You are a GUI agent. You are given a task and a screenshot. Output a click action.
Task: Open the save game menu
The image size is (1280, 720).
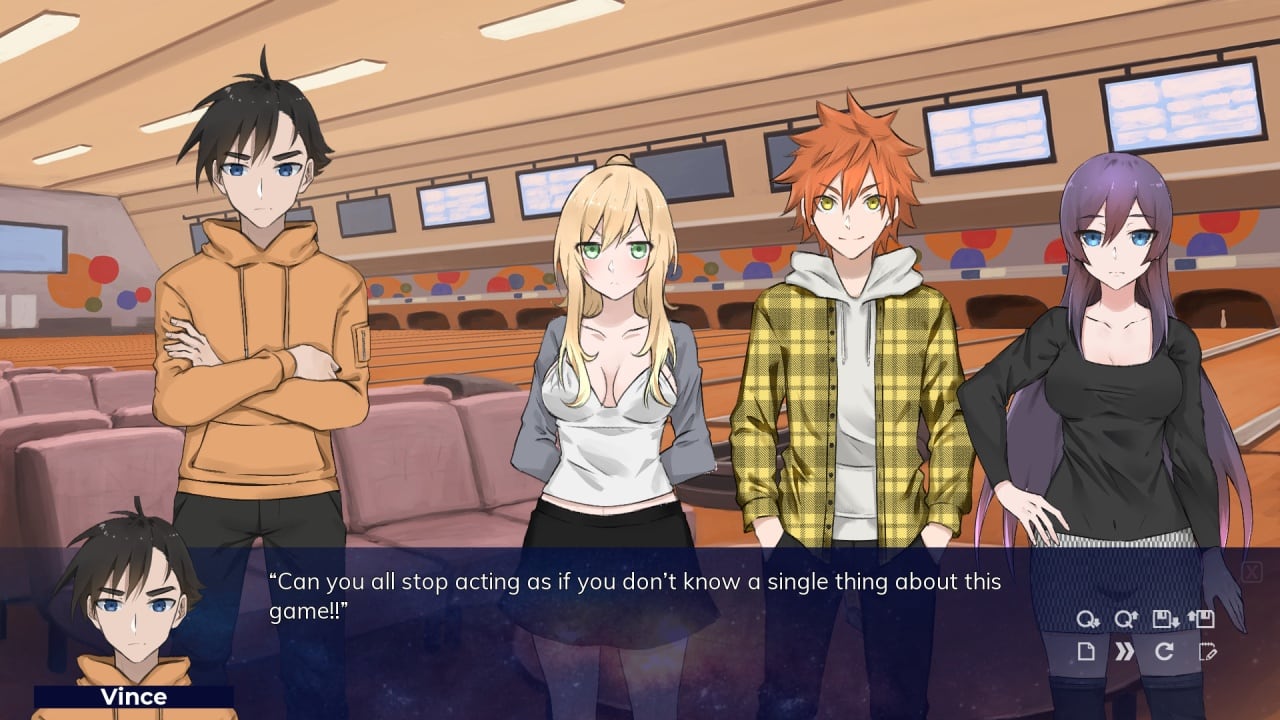pyautogui.click(x=1165, y=620)
